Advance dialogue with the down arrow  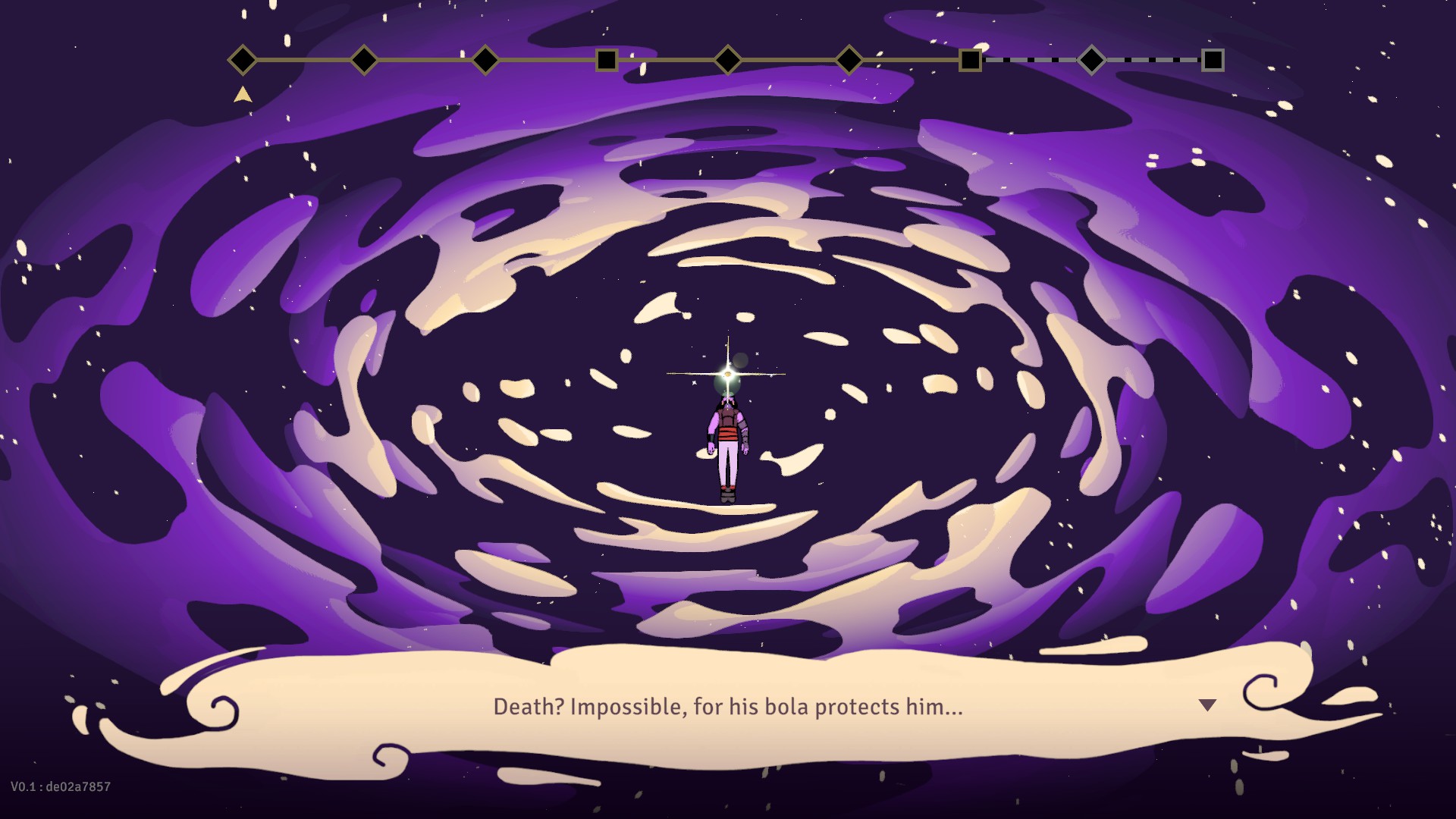point(1207,705)
